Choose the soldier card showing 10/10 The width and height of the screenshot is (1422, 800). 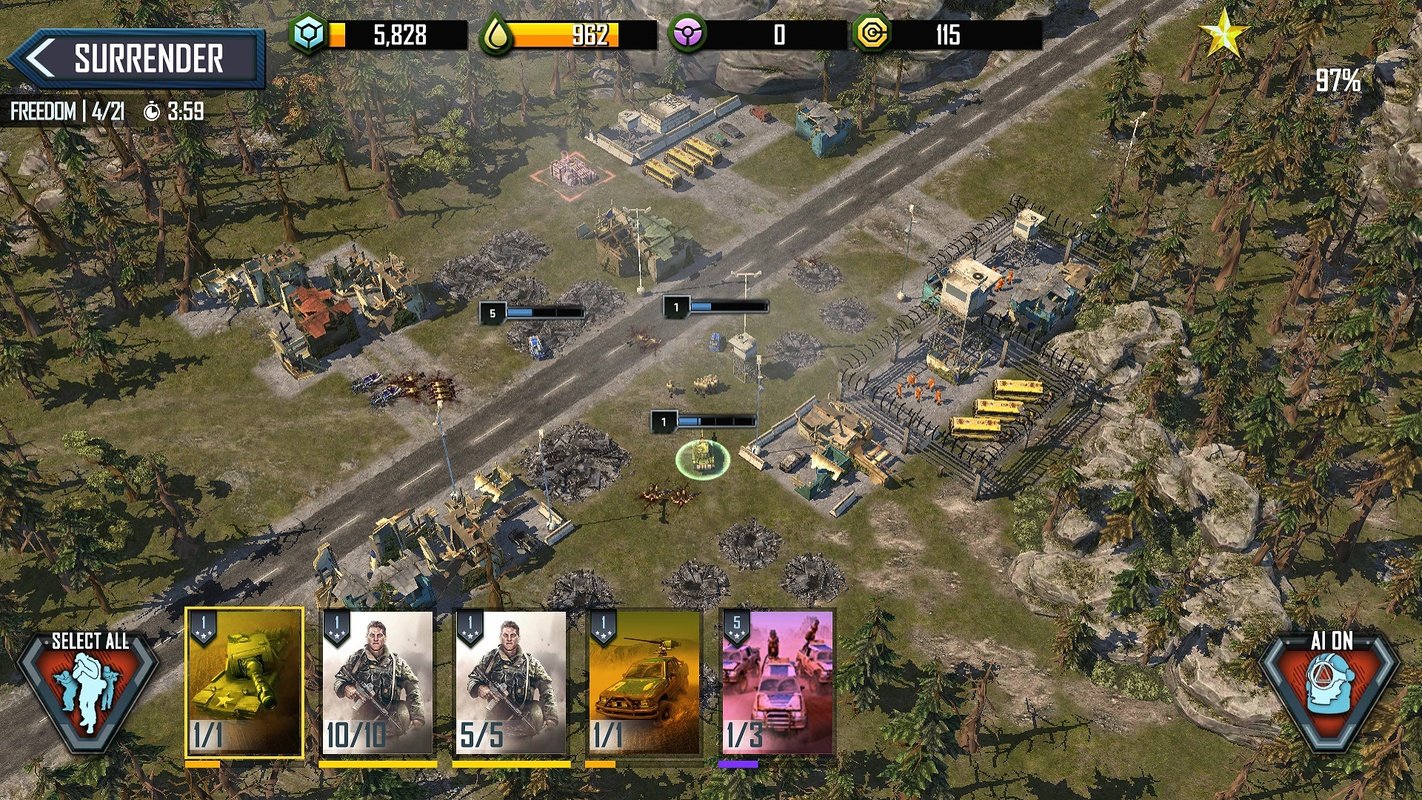pos(377,682)
